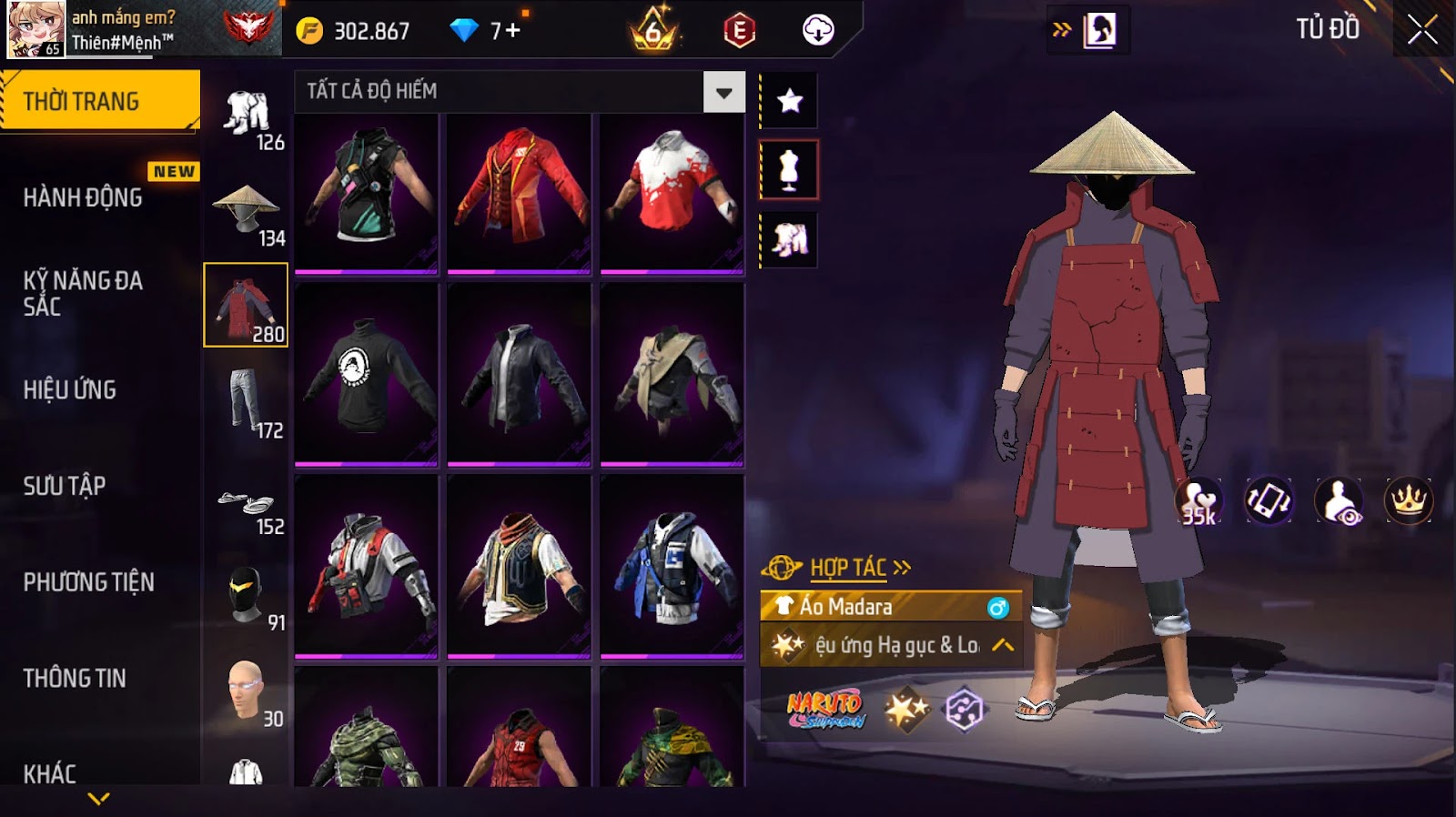Click the gold crown icon beside character
Screen dimensions: 1456x817
pos(1408,500)
